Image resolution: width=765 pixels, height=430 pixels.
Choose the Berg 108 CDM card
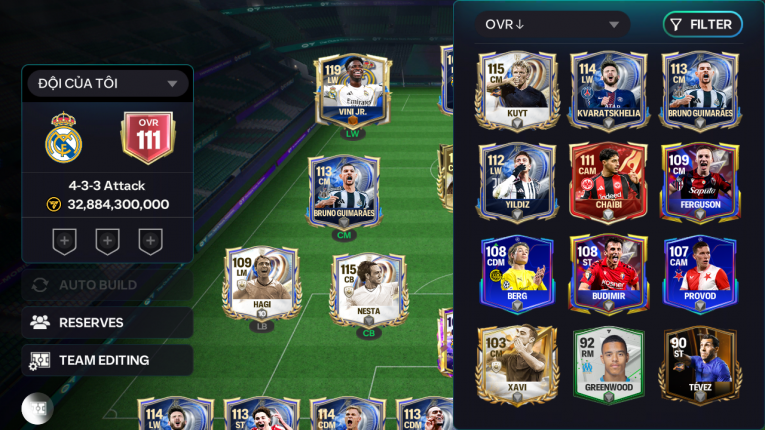516,273
